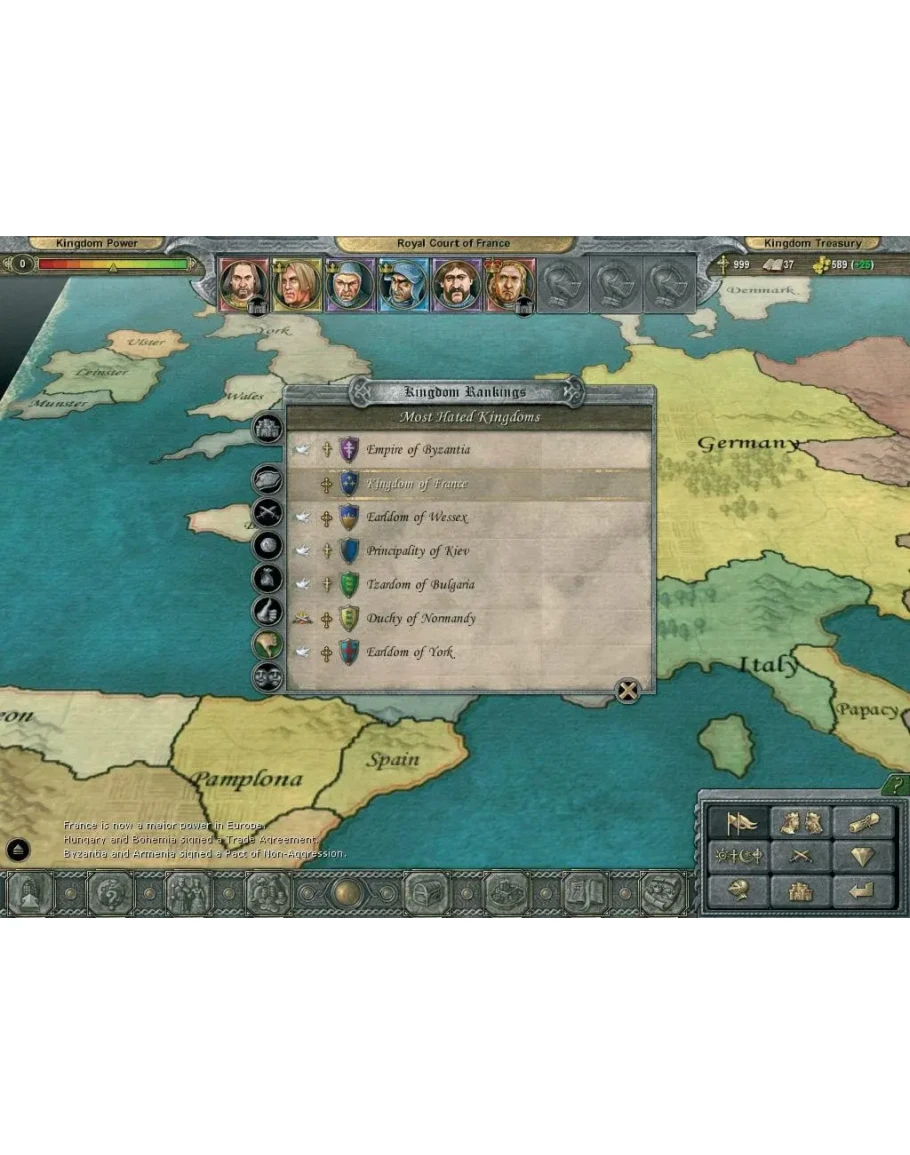This screenshot has height=1155, width=910.
Task: Switch to the crossed swords ranking tab
Action: point(267,513)
